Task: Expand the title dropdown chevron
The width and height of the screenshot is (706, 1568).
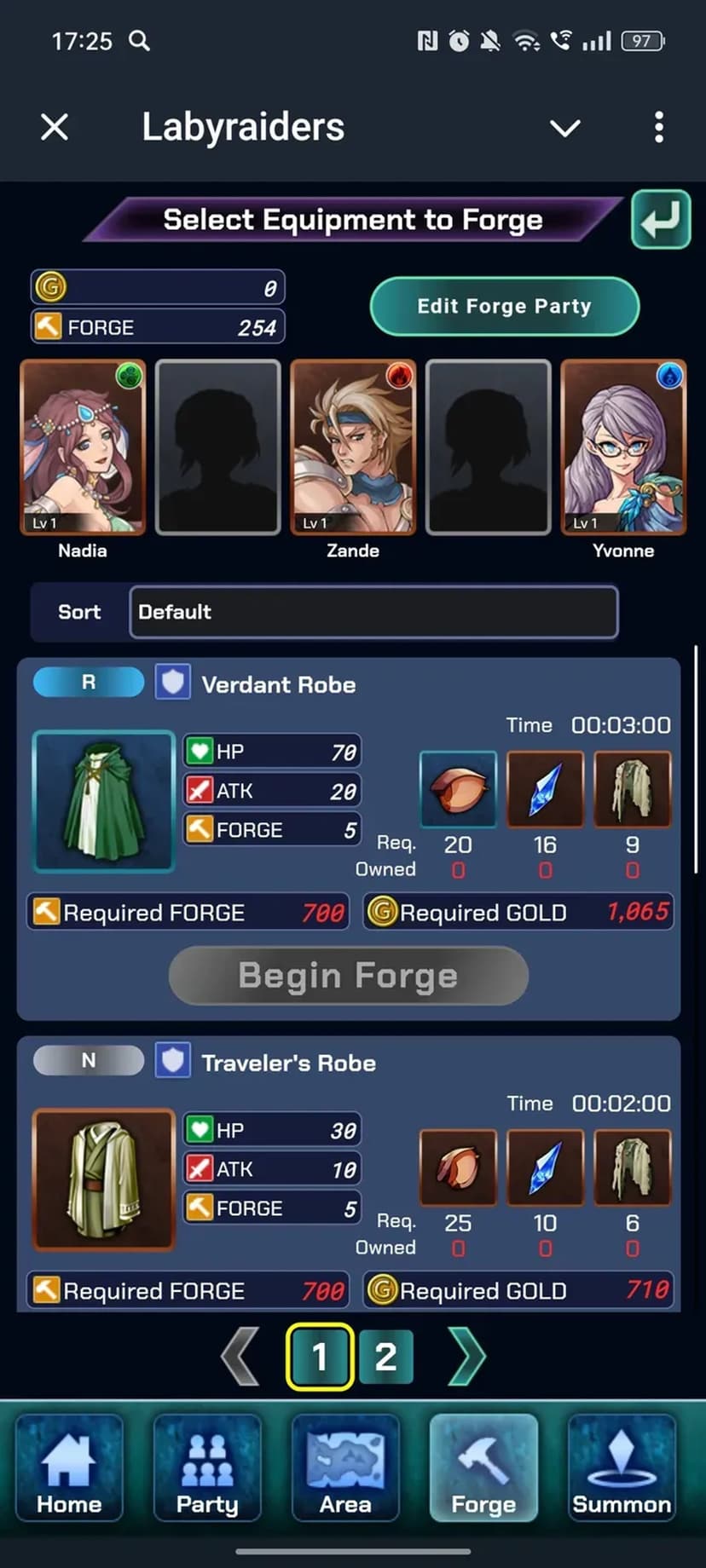Action: click(564, 129)
